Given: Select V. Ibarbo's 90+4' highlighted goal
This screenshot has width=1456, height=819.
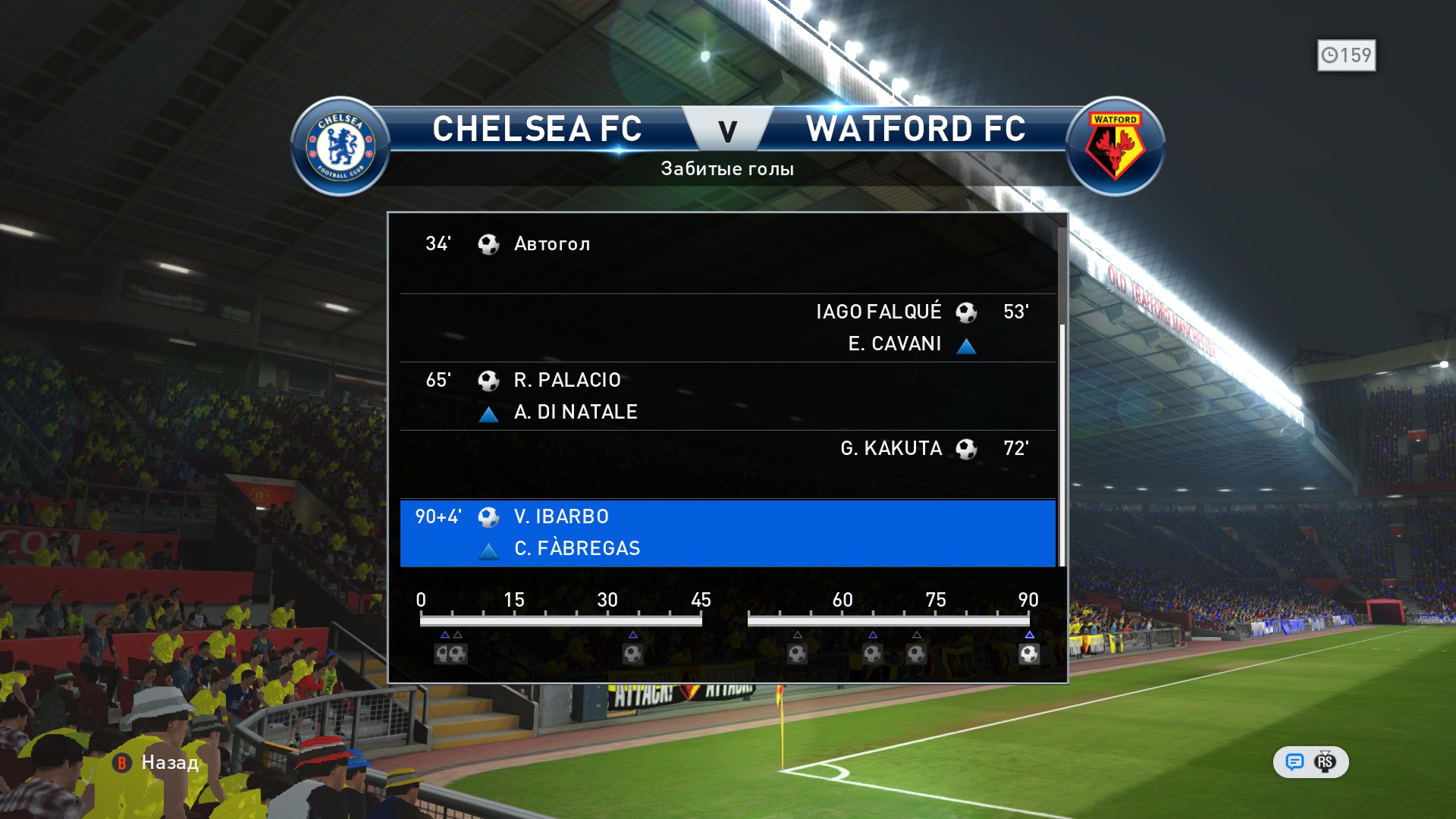Looking at the screenshot, I should 726,532.
